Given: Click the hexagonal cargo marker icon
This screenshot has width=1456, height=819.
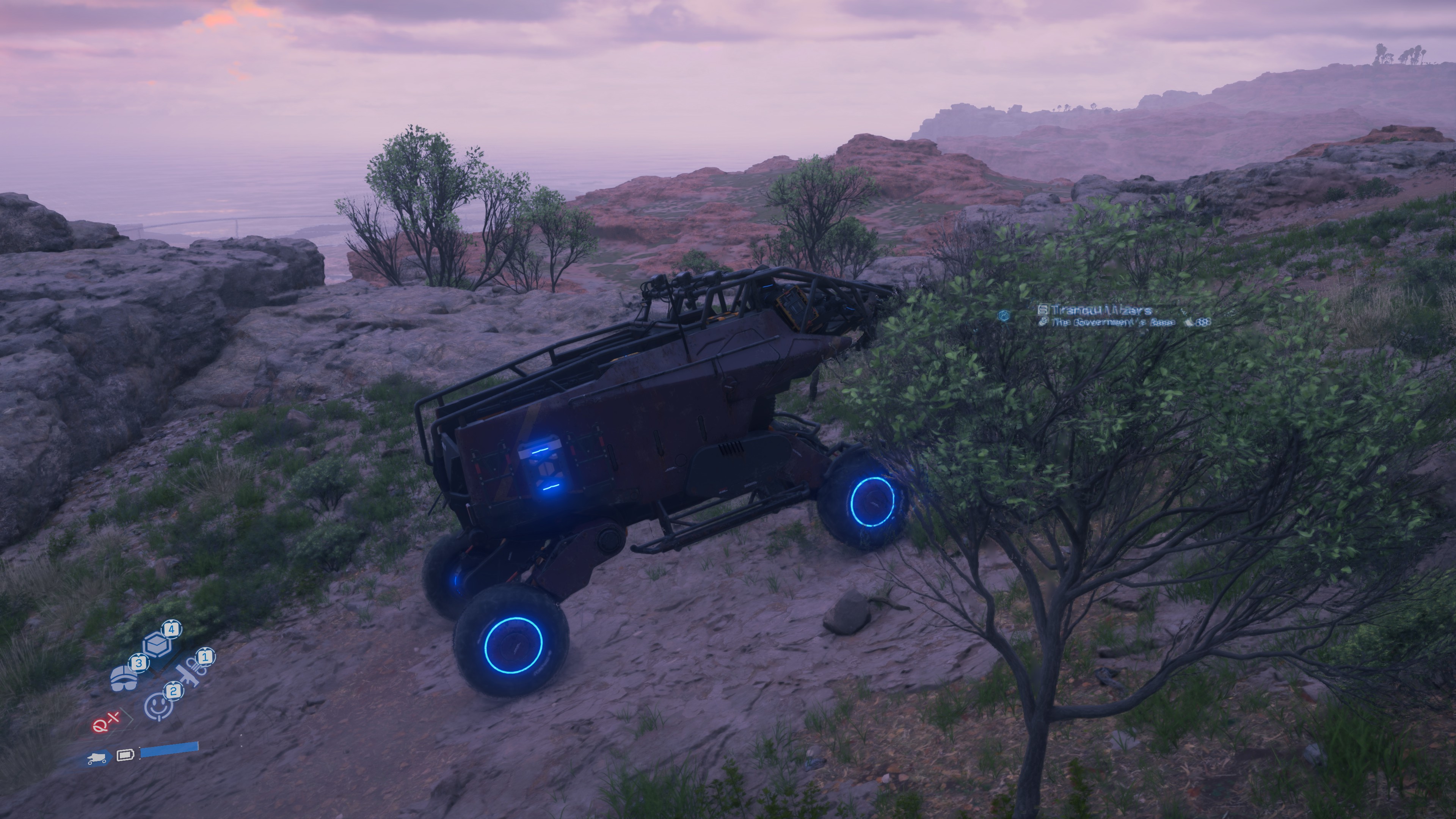Looking at the screenshot, I should pos(1004,316).
